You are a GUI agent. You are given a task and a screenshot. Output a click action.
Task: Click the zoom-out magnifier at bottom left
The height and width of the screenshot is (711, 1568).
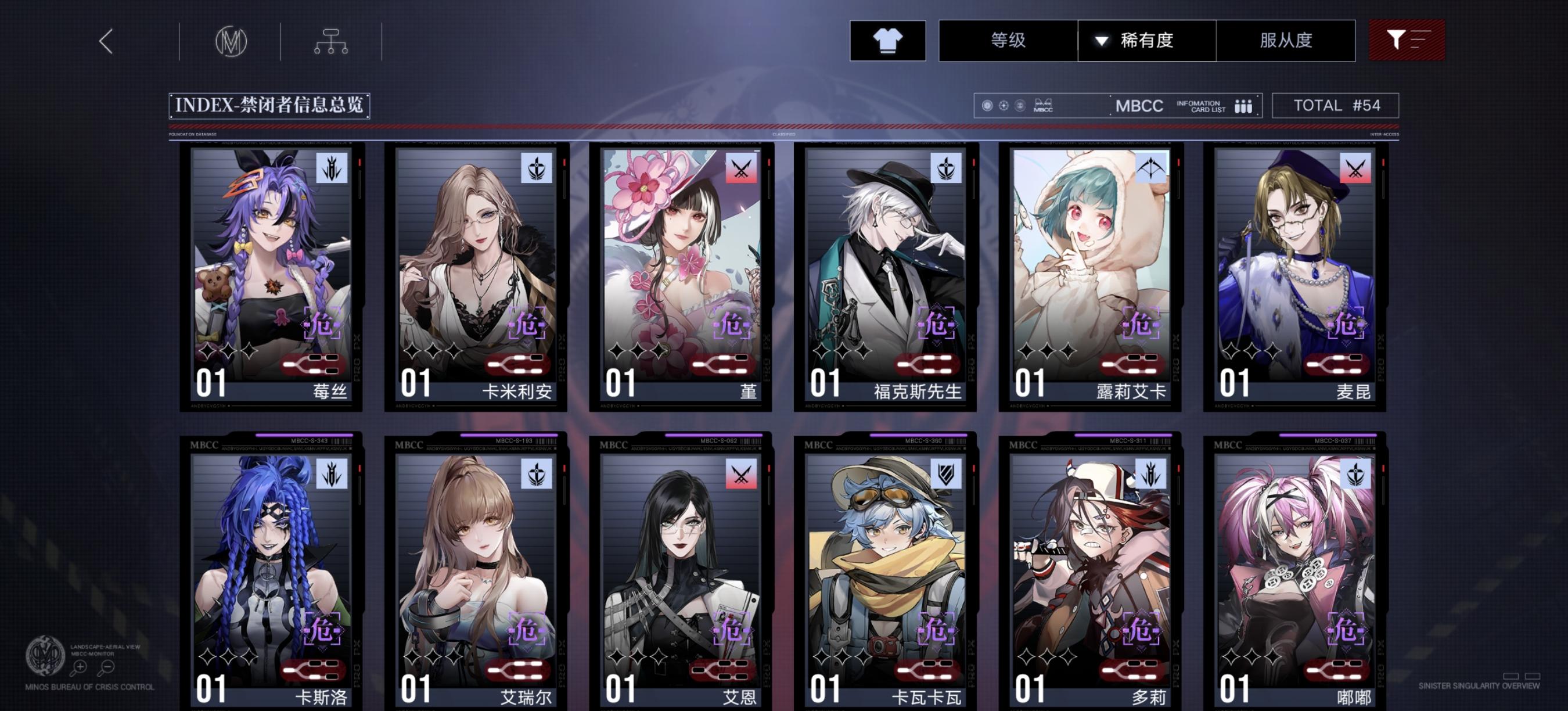[107, 667]
